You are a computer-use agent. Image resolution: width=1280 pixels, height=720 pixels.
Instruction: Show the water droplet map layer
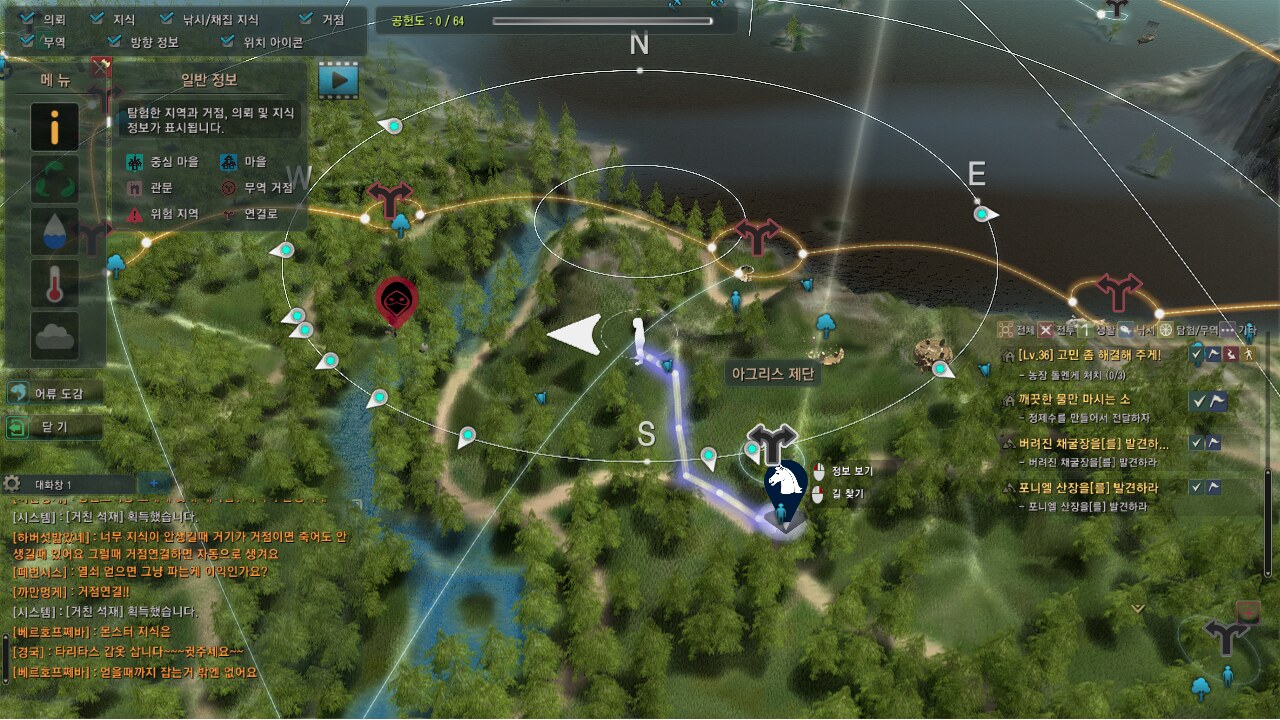55,233
